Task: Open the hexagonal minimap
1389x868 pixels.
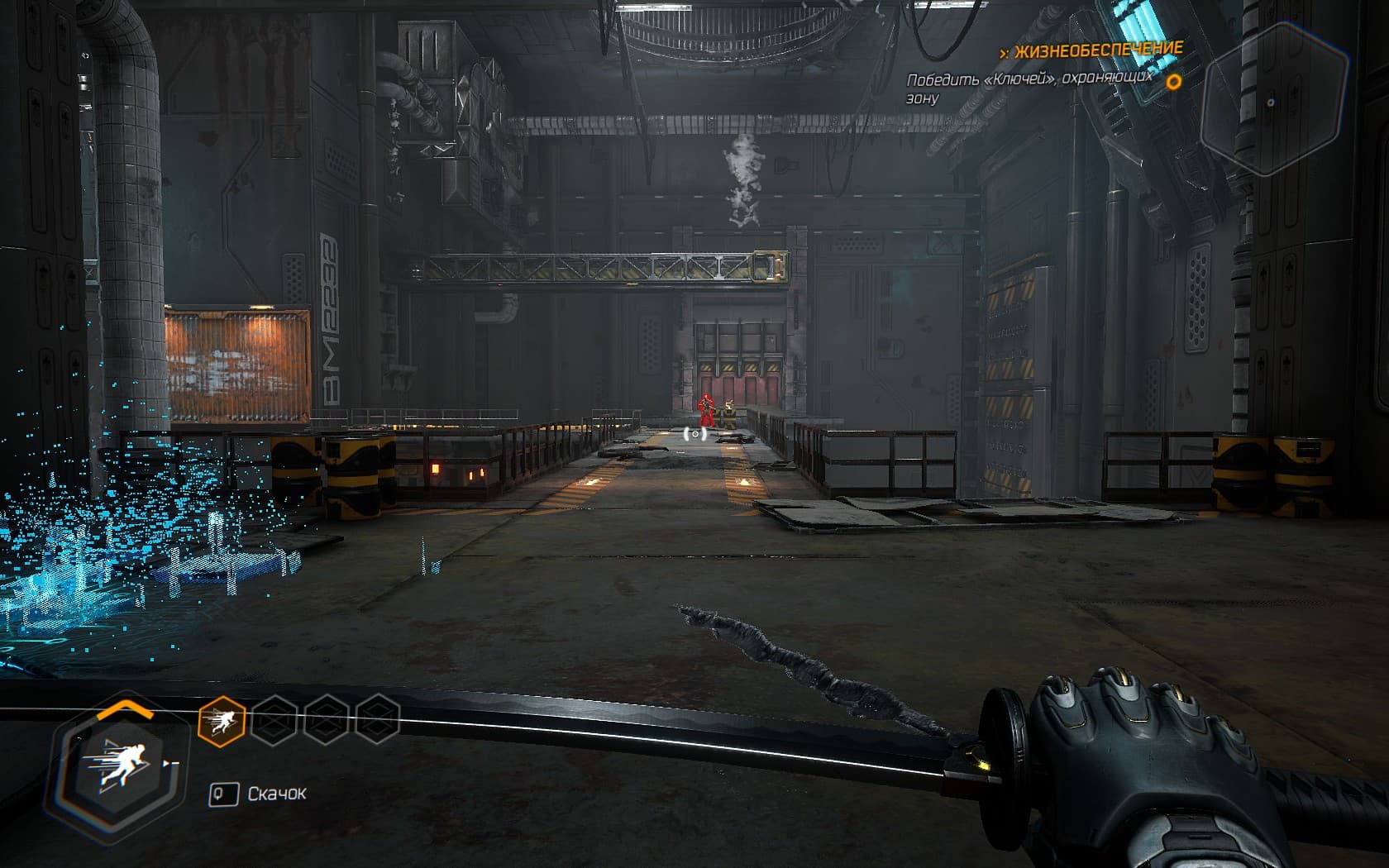Action: [1273, 101]
